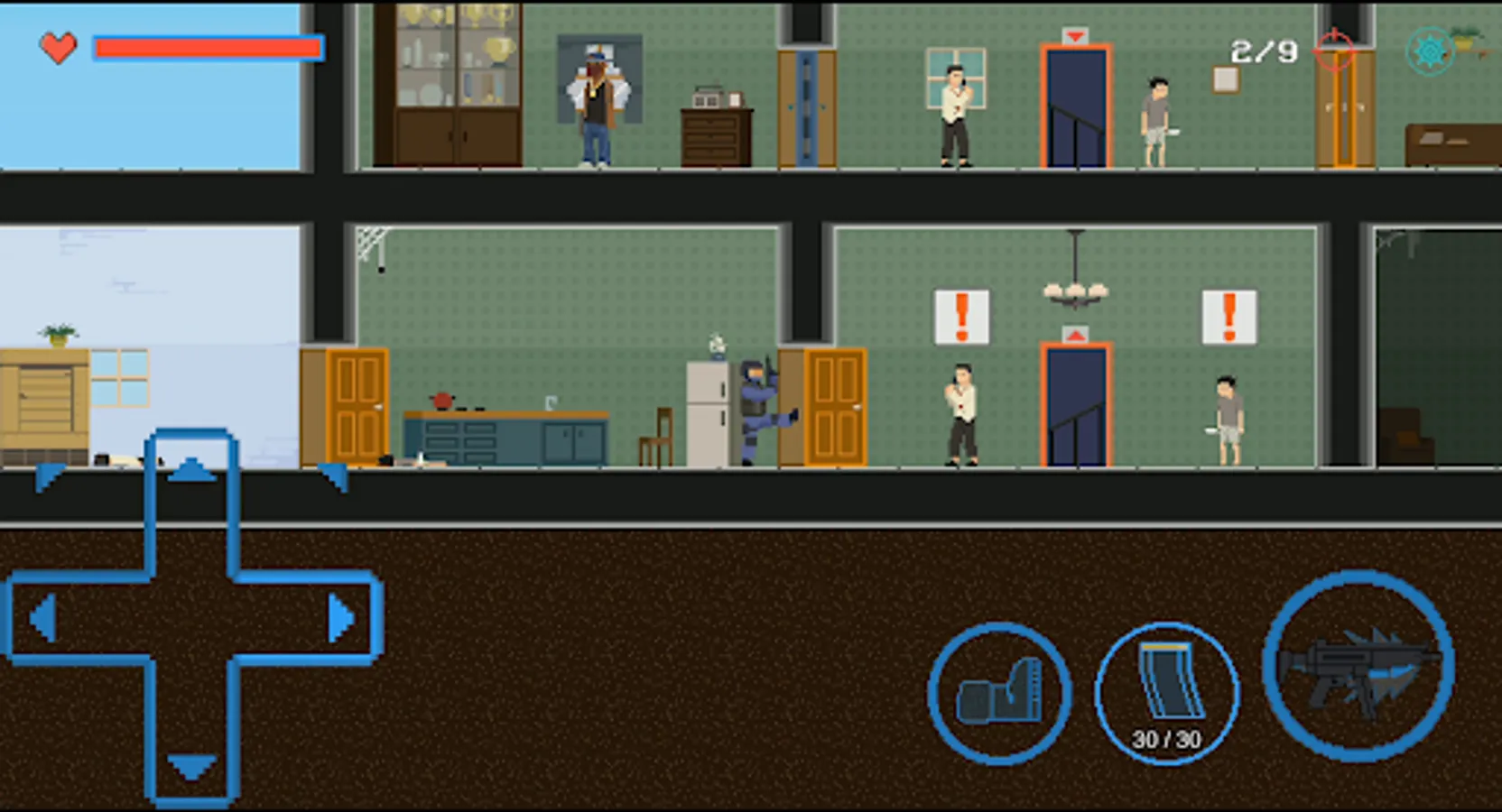Tap the red crosshair aim indicator
Viewport: 1502px width, 812px height.
[x=1333, y=51]
